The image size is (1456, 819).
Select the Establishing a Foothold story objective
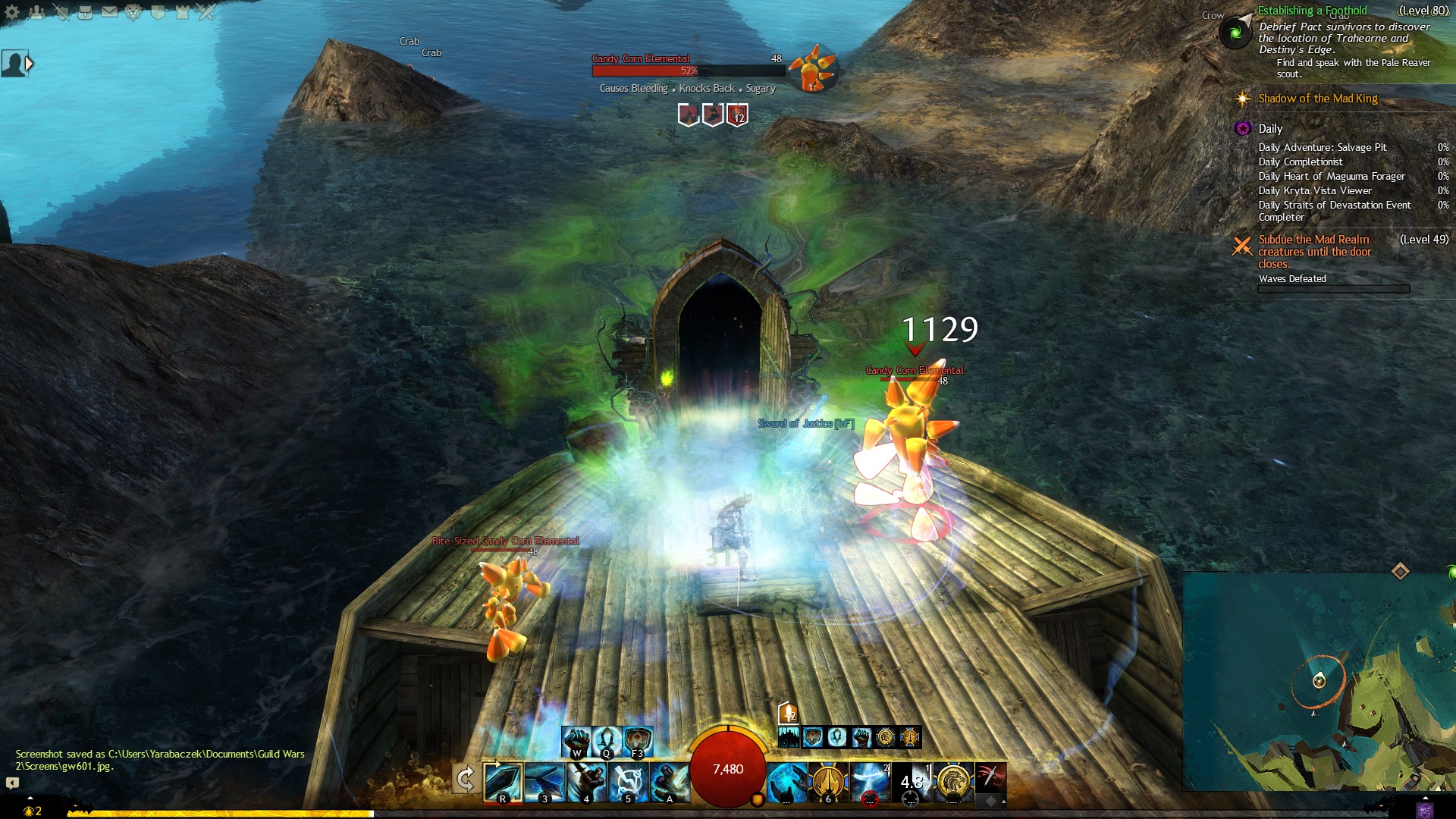pos(1312,11)
